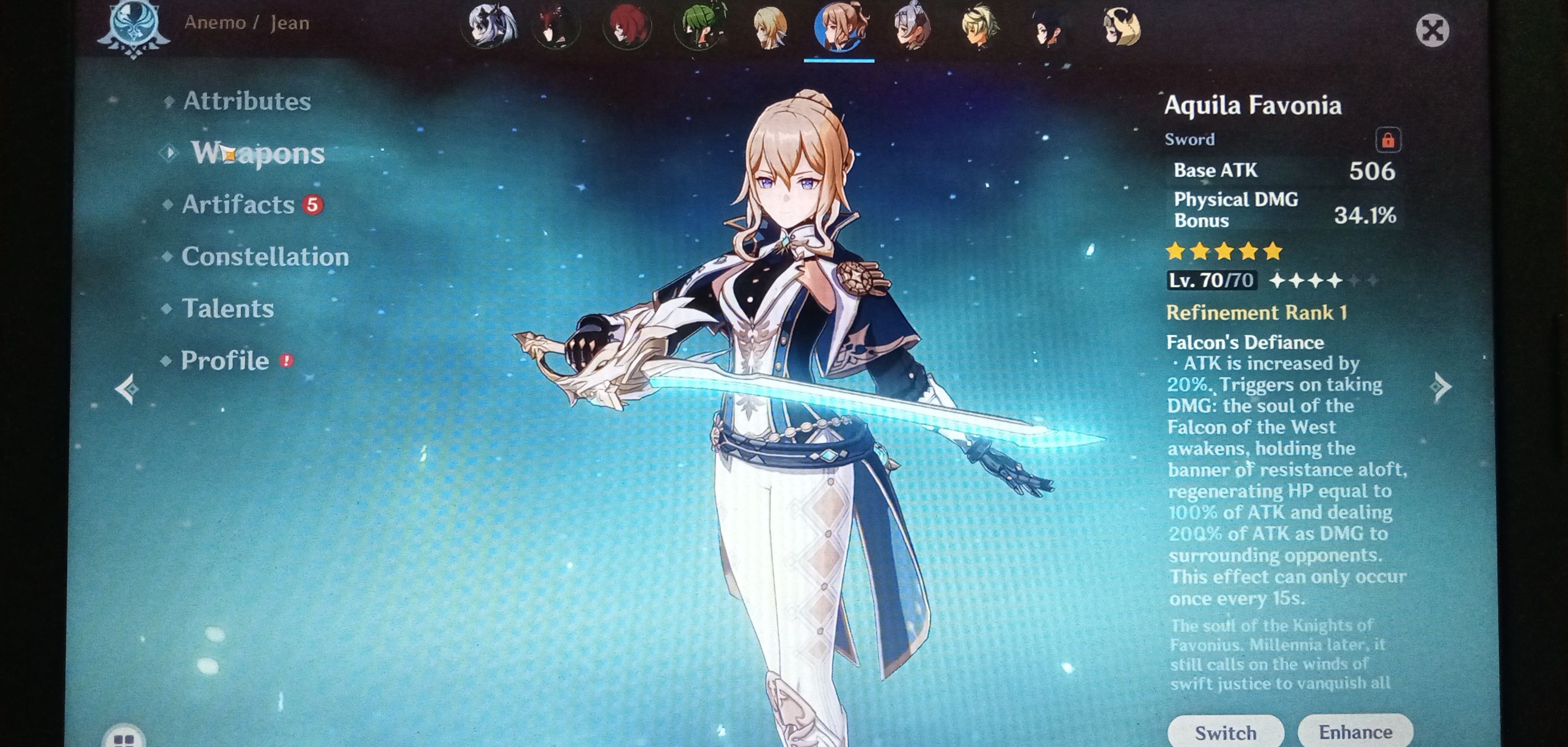The image size is (1568, 747).
Task: Open the Attributes section
Action: (246, 102)
